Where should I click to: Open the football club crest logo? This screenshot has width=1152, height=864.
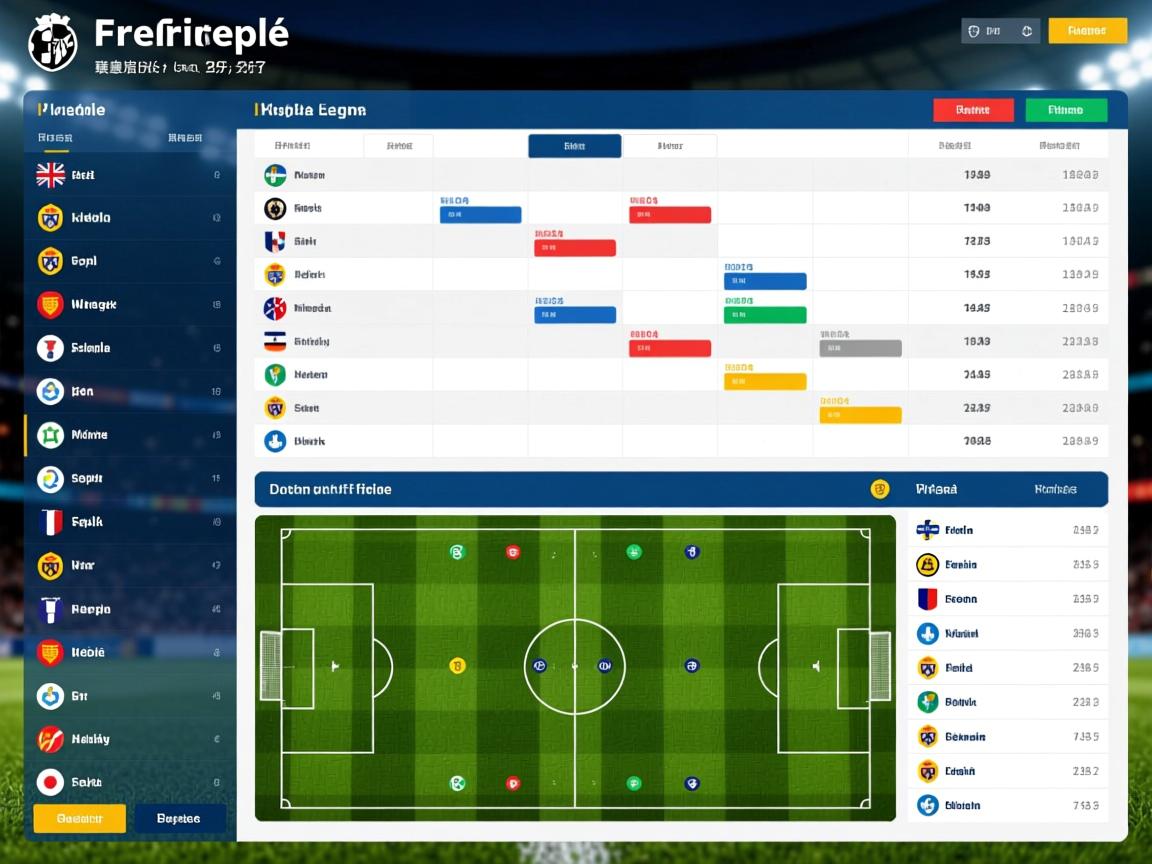(x=53, y=42)
